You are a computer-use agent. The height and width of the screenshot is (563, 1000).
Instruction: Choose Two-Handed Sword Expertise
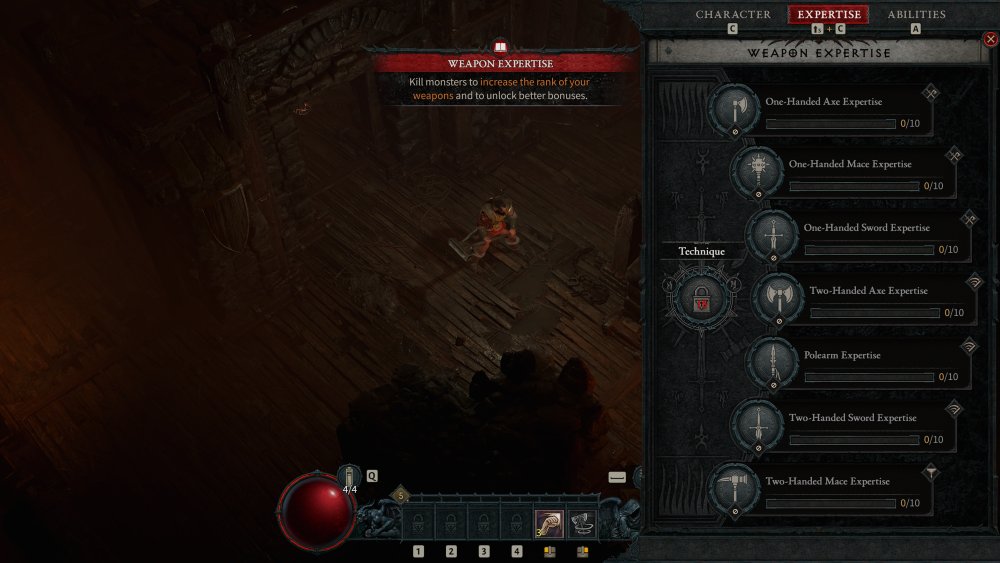click(x=757, y=426)
